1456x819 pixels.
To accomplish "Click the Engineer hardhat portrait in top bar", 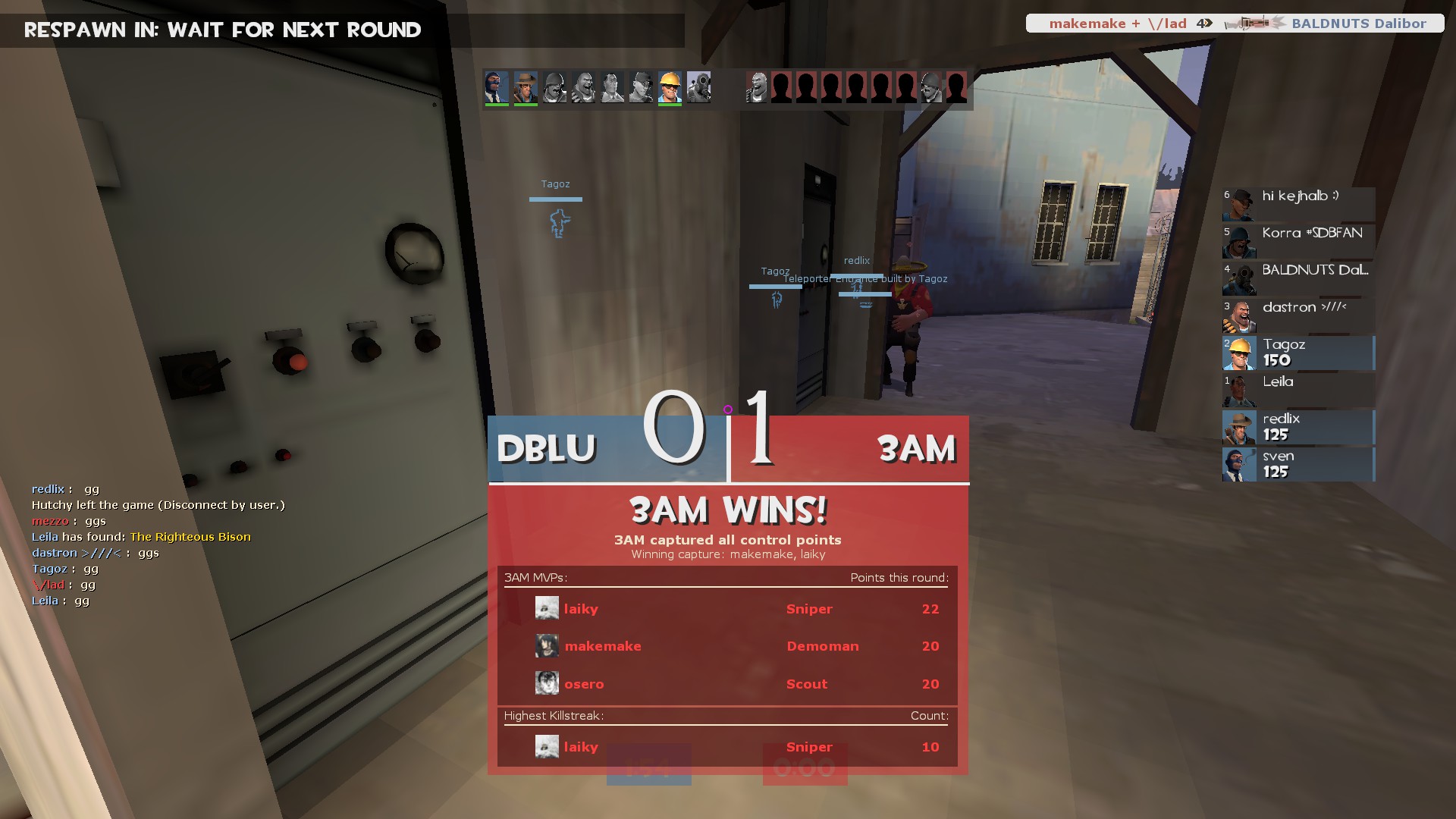I will (x=670, y=88).
